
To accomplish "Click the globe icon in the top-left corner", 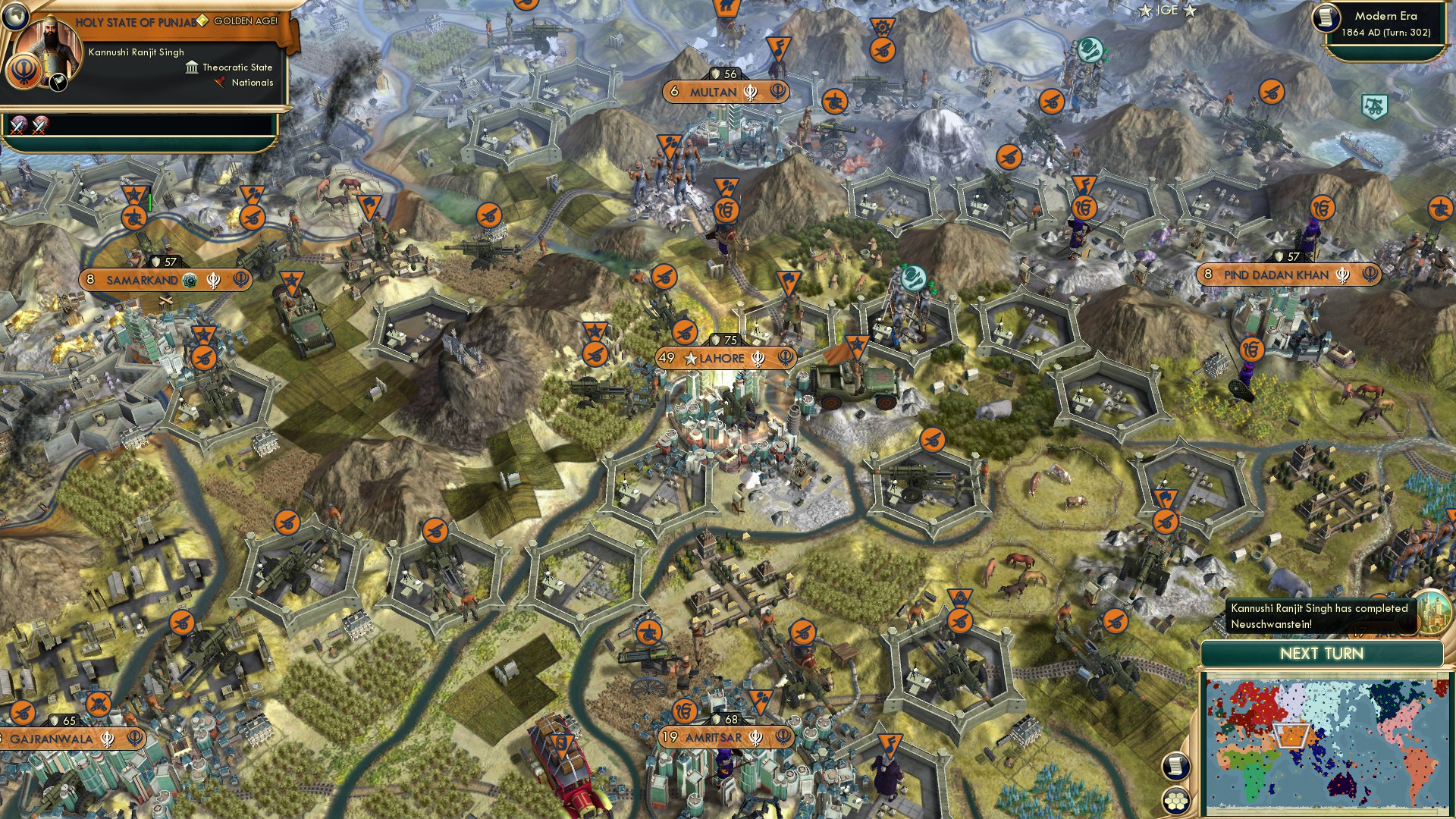I will (x=15, y=15).
